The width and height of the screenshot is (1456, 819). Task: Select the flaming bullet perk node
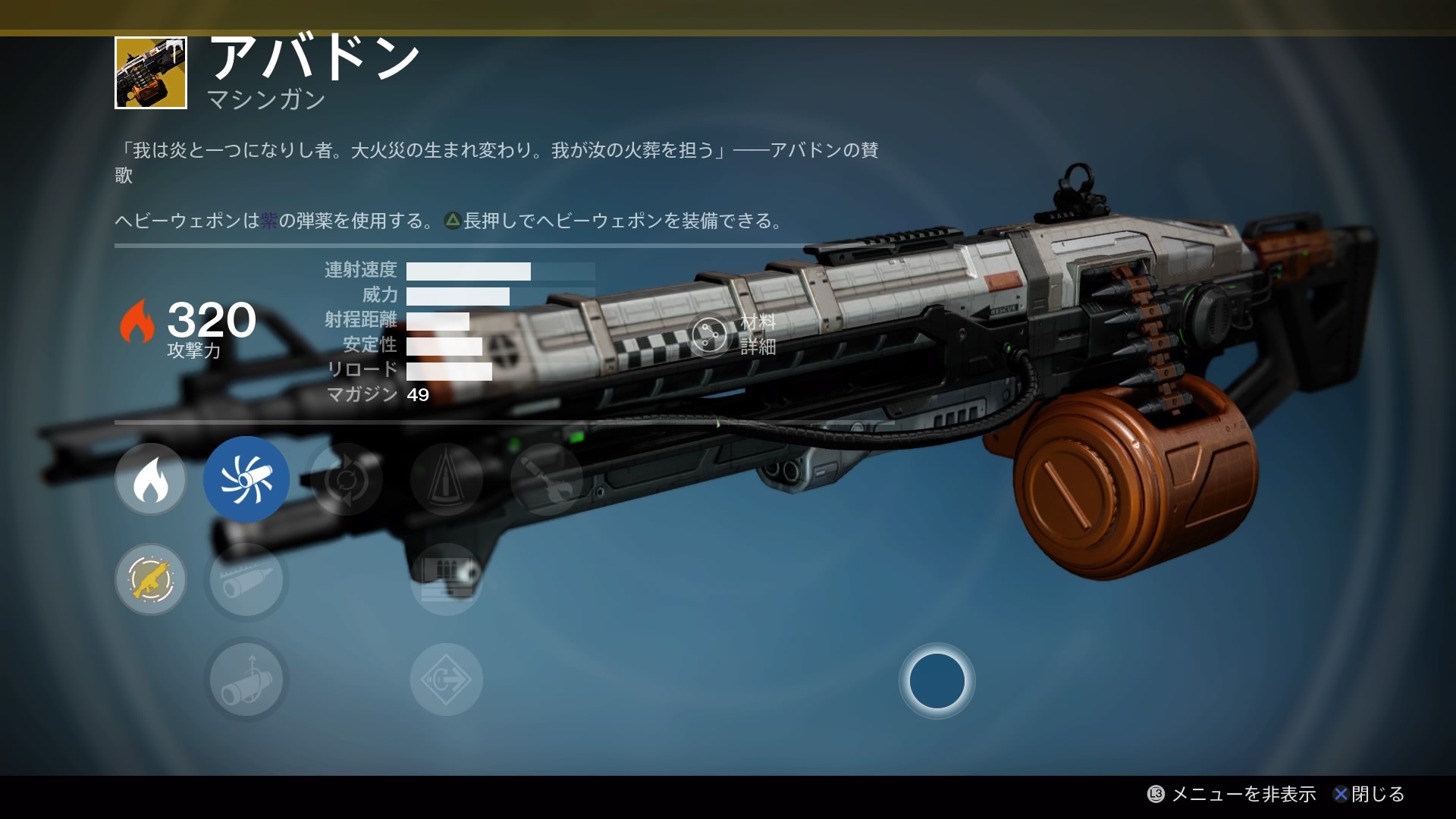point(546,479)
